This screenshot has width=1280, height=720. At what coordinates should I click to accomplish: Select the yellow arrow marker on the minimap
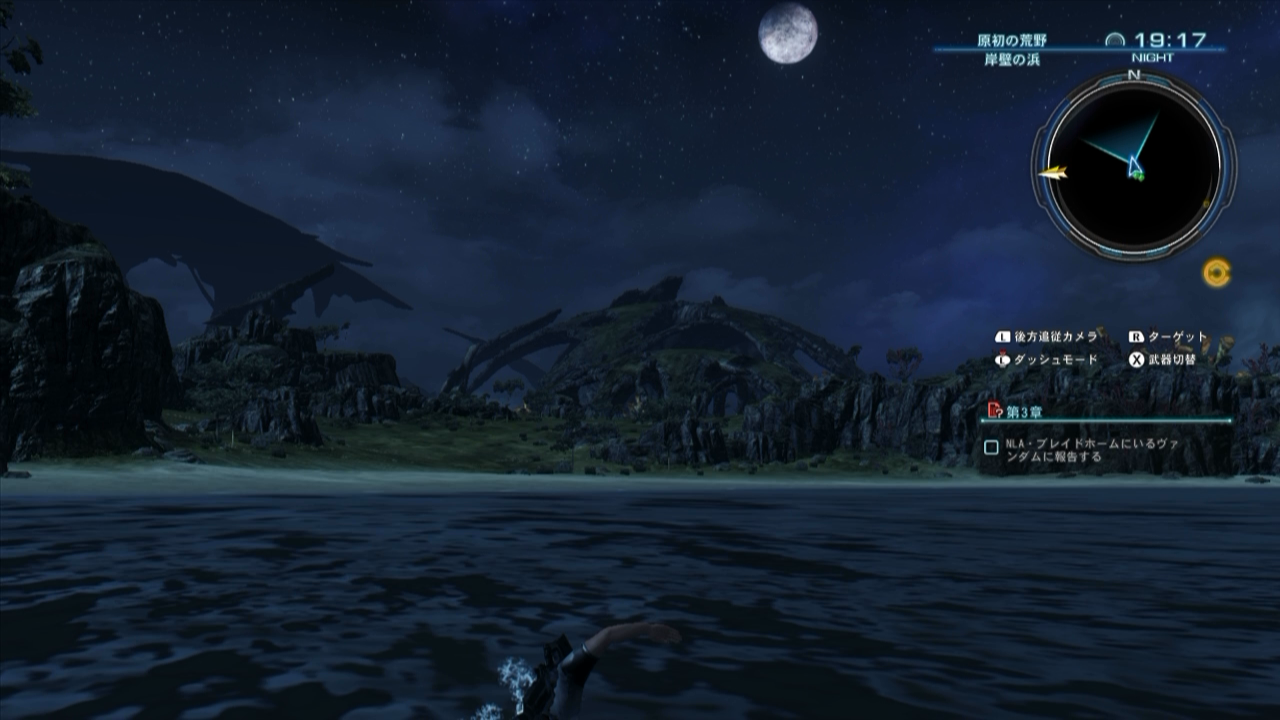click(1052, 172)
